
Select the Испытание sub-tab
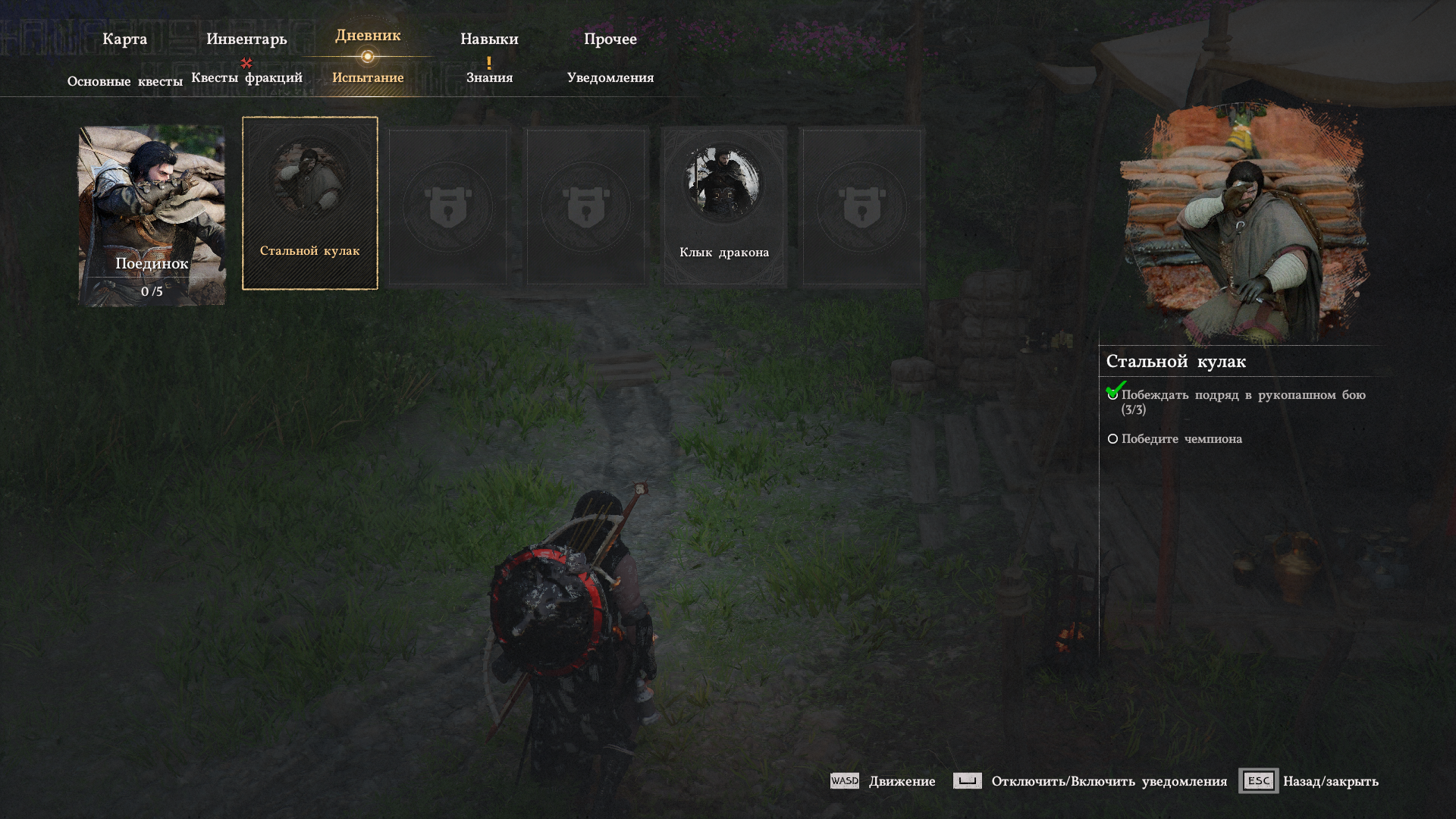click(x=368, y=77)
